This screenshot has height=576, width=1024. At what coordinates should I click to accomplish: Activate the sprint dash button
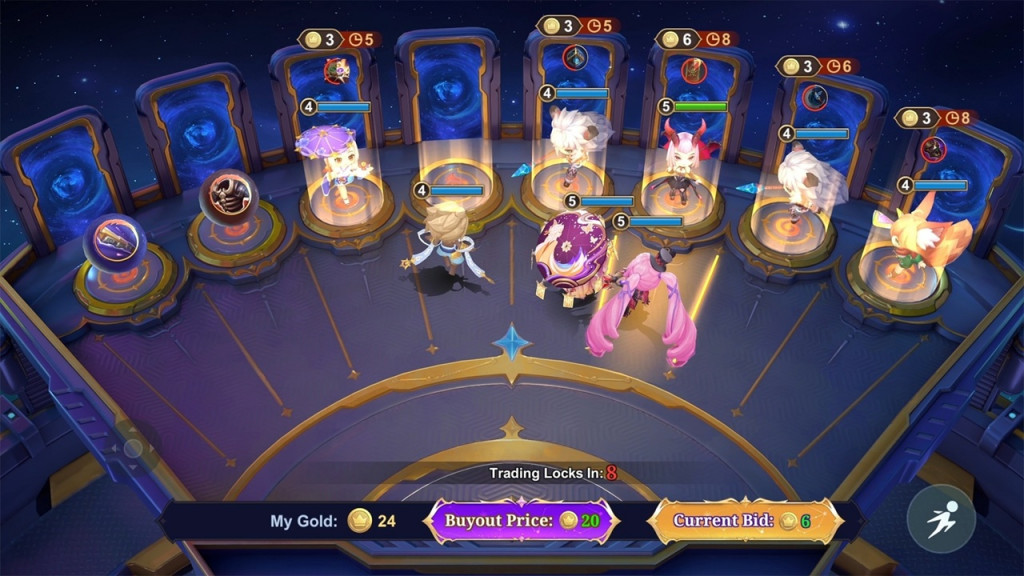point(941,519)
